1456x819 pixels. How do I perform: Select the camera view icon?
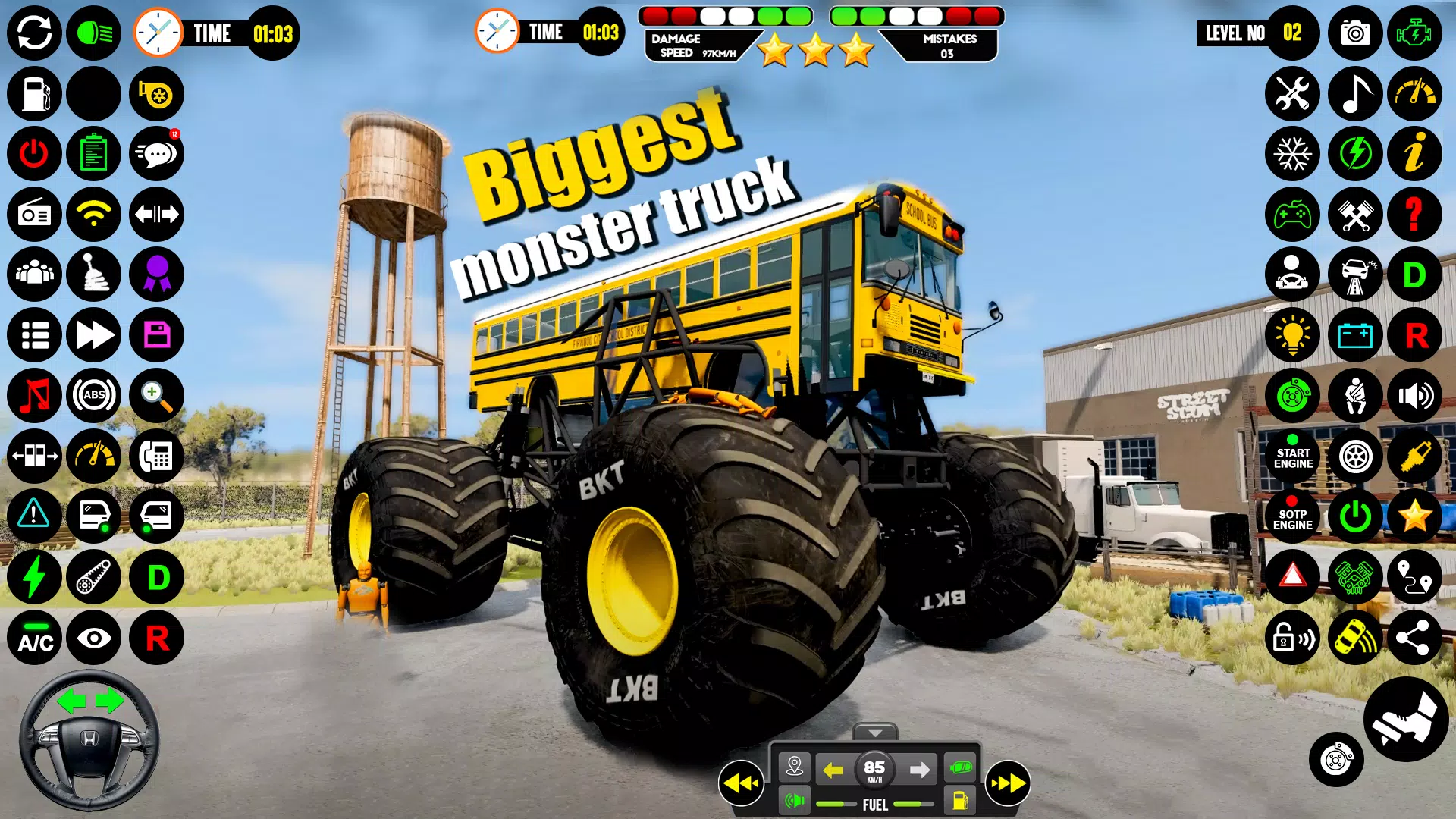click(1354, 33)
